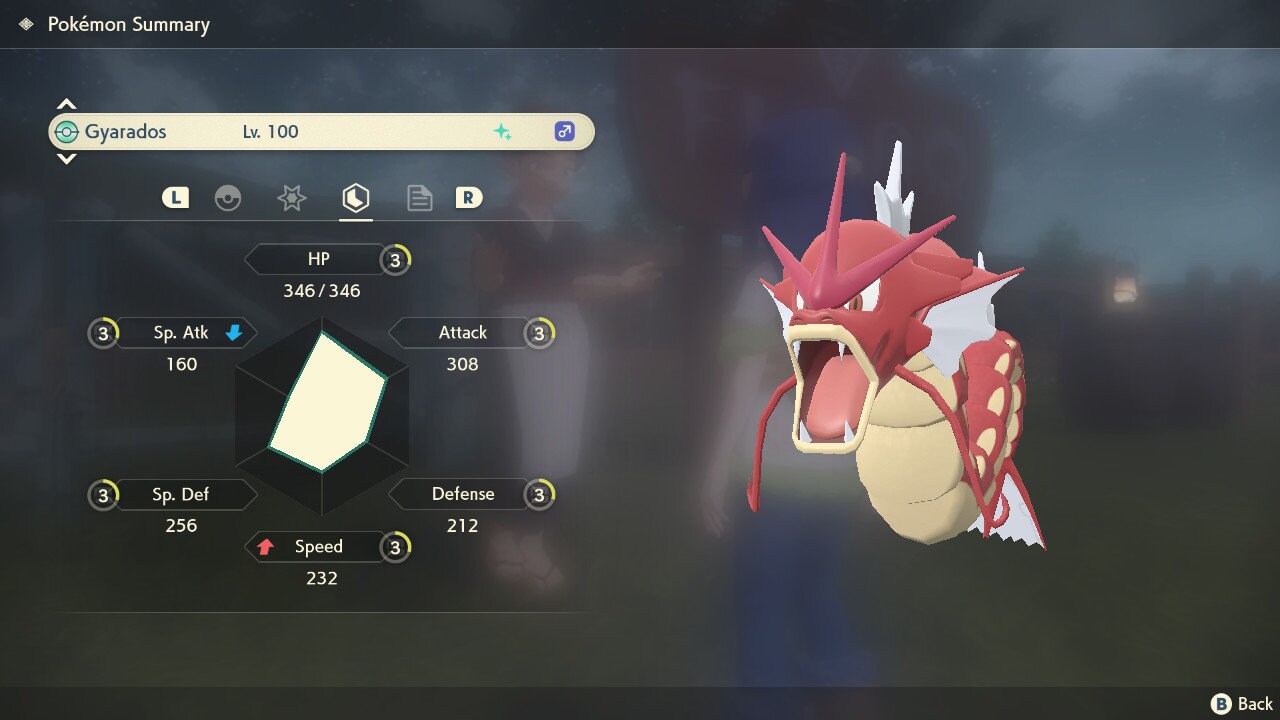Select the Gyarados Lv. 100 name bar
This screenshot has width=1280, height=720.
tap(321, 132)
